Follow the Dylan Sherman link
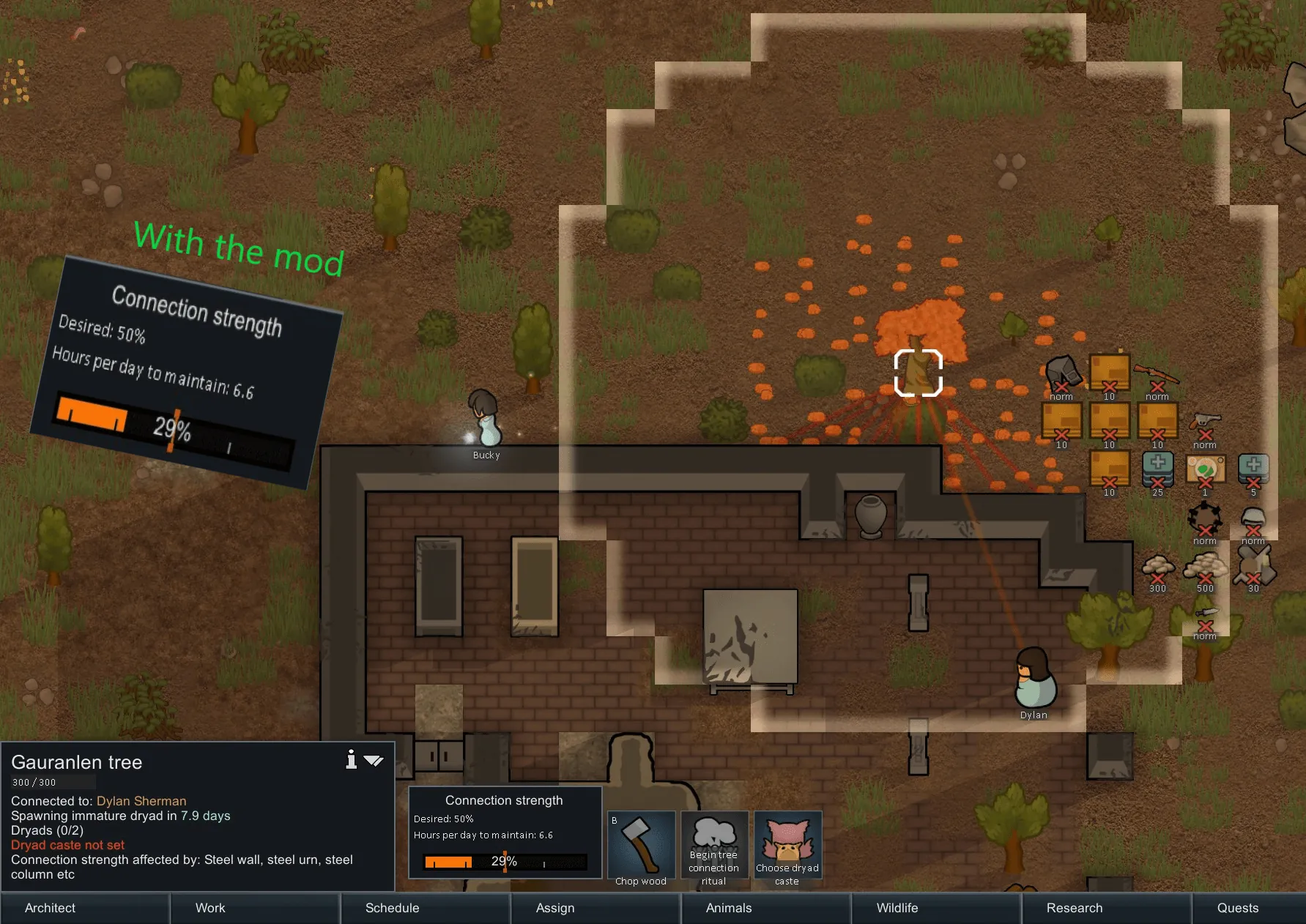 coord(141,801)
